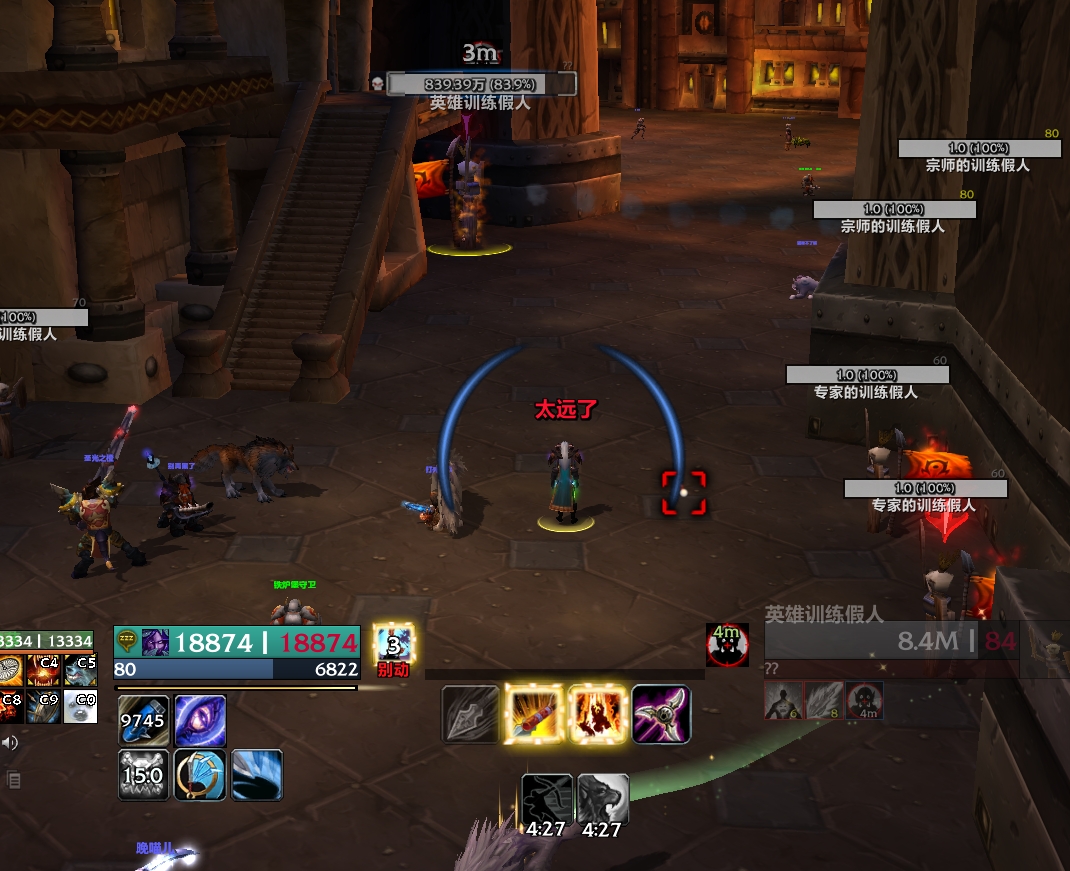Click the 英雄训练假人 nameplate health bar
Viewport: 1070px width, 871px height.
click(481, 84)
